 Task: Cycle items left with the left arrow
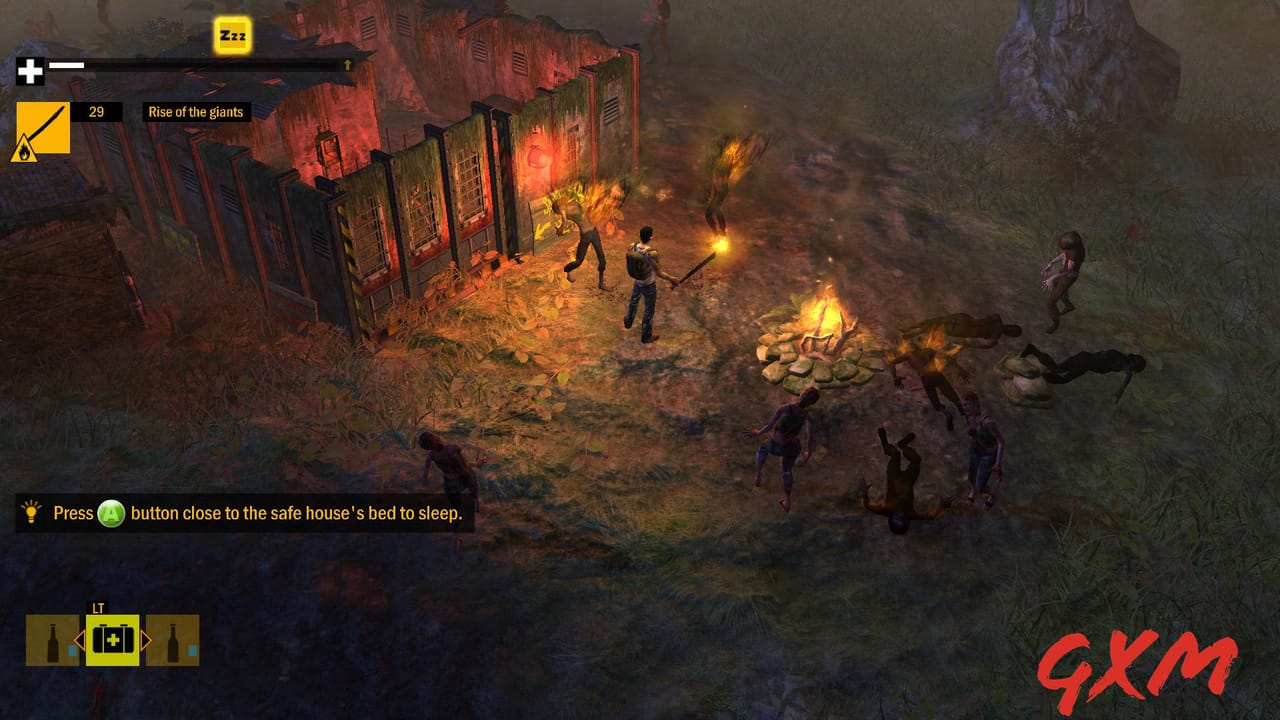click(81, 640)
